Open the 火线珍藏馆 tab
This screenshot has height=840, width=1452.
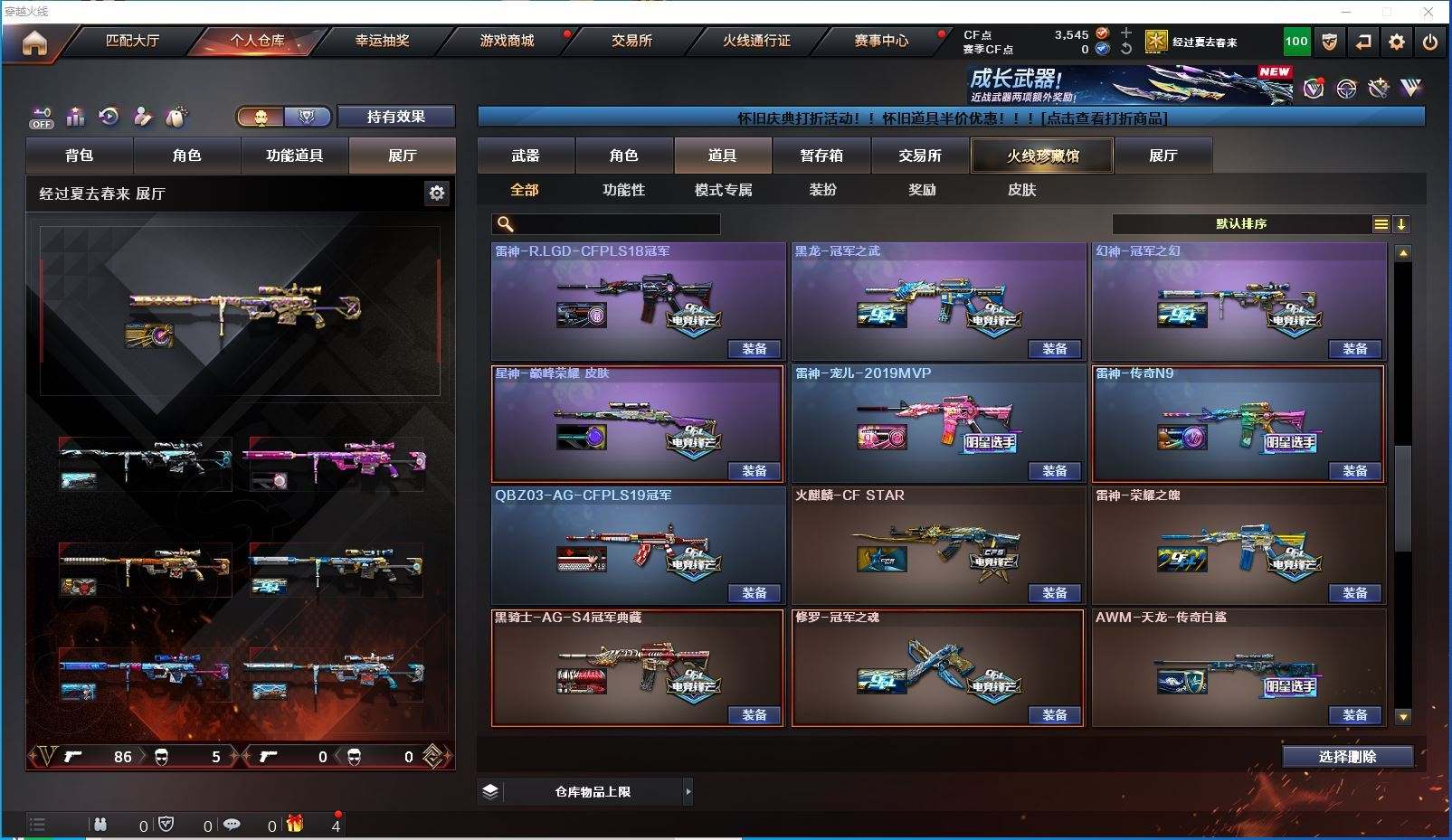(1042, 156)
